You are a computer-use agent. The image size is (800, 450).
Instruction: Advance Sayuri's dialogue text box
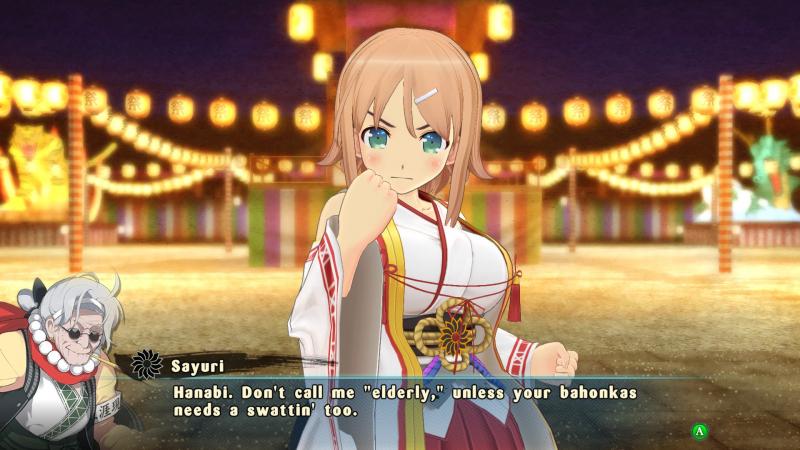tap(701, 431)
